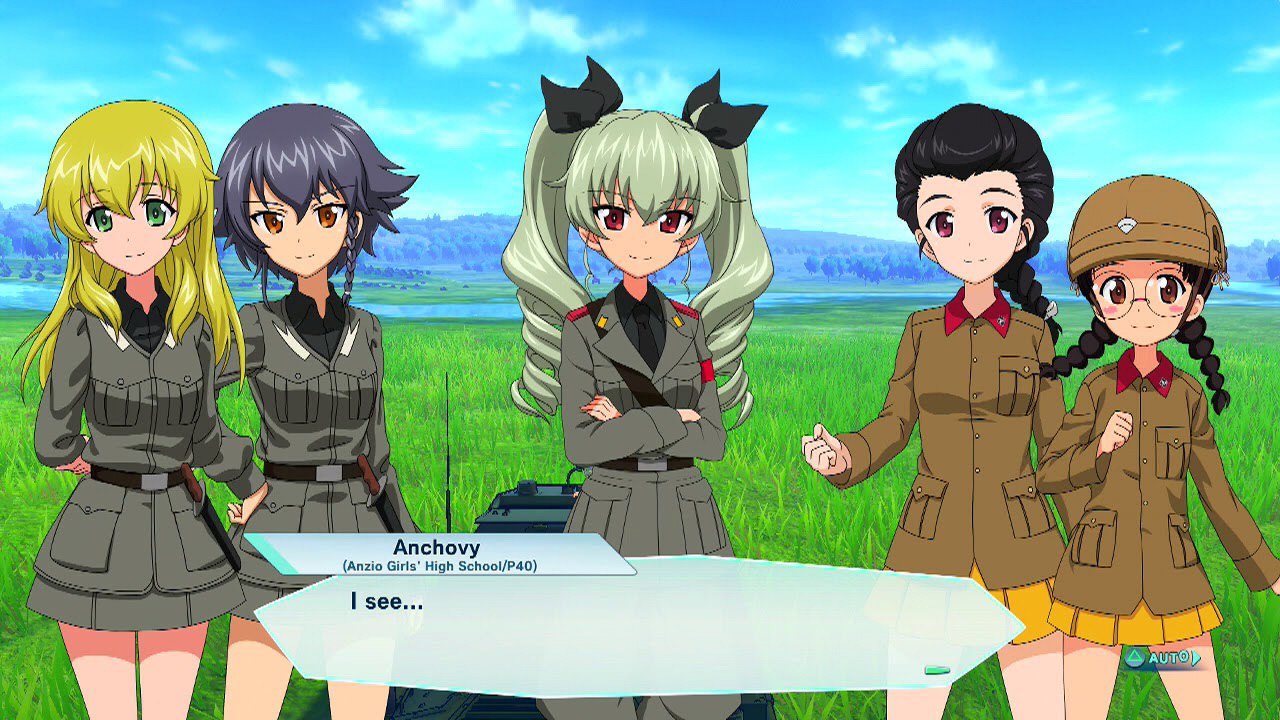
Task: Click the dialogue text reading 'I see...'
Action: [387, 602]
